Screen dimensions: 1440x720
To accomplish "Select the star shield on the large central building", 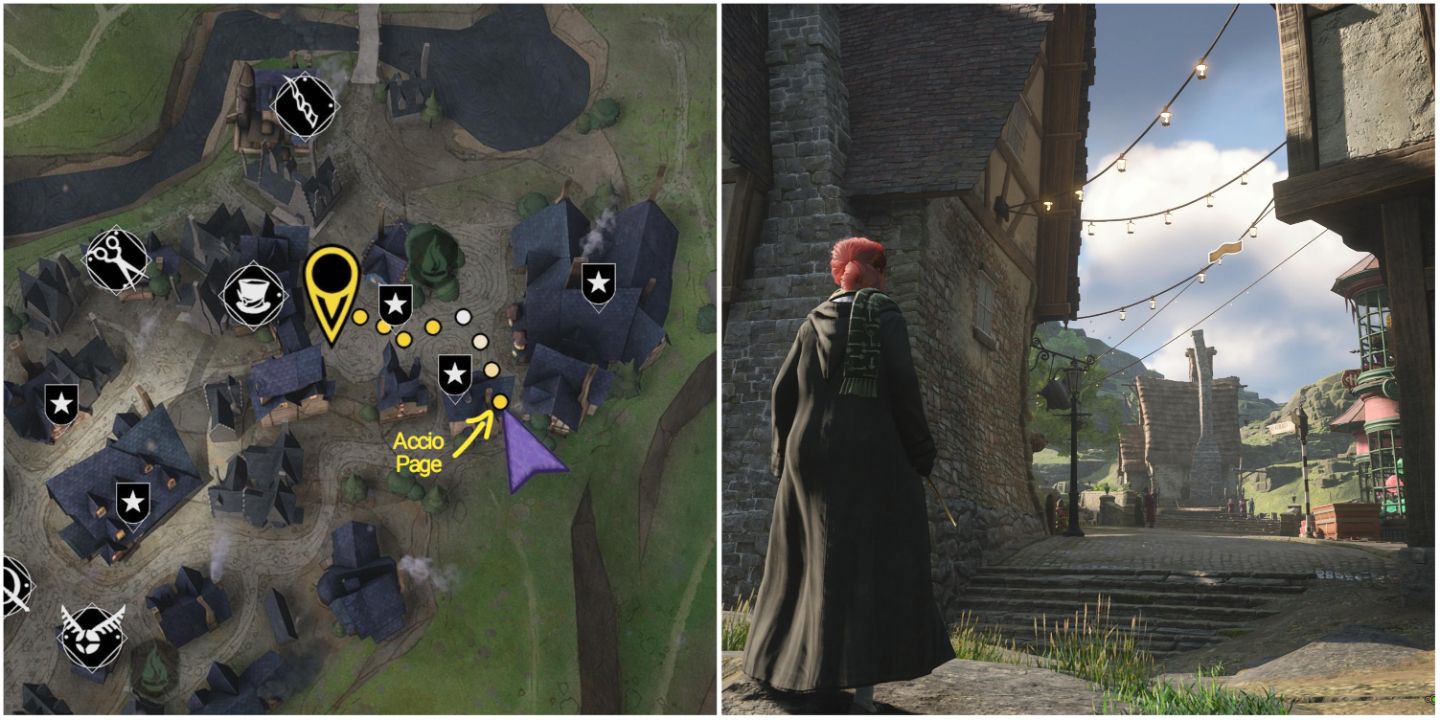I will pos(457,375).
